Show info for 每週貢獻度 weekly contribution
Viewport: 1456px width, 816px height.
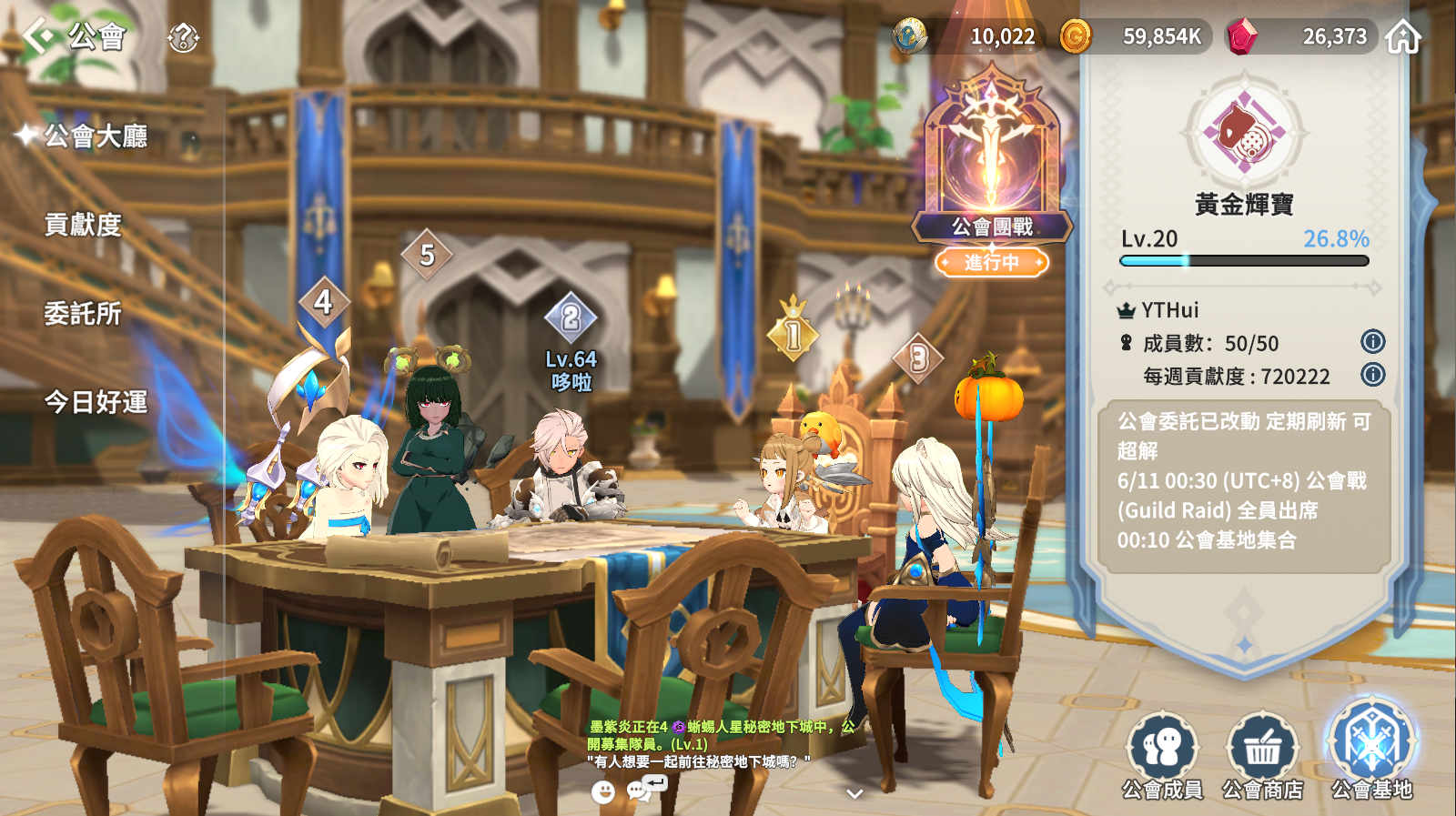click(1372, 375)
